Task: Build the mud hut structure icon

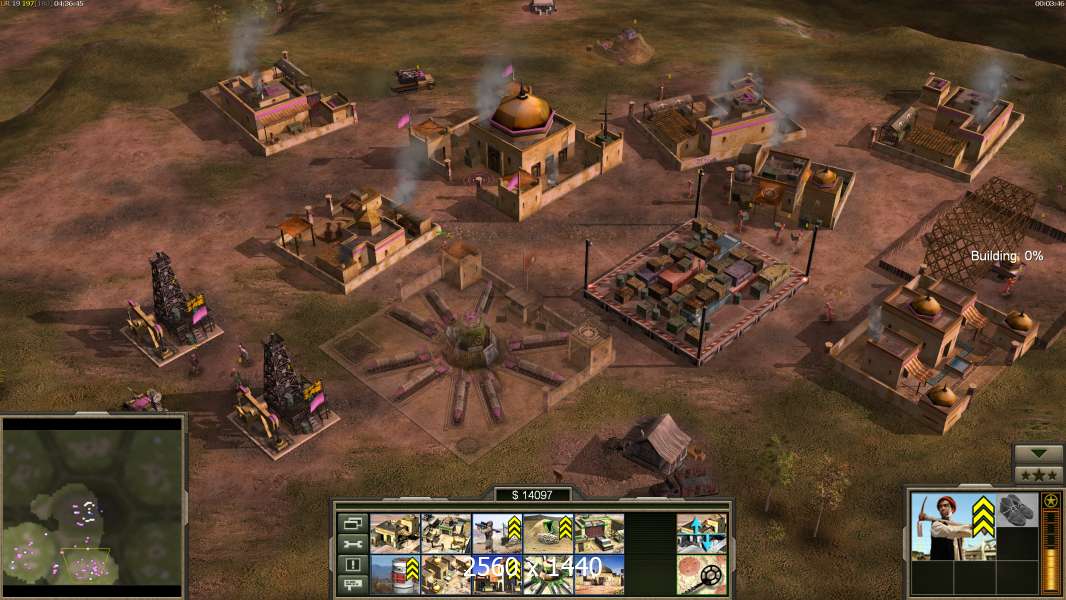Action: point(599,574)
